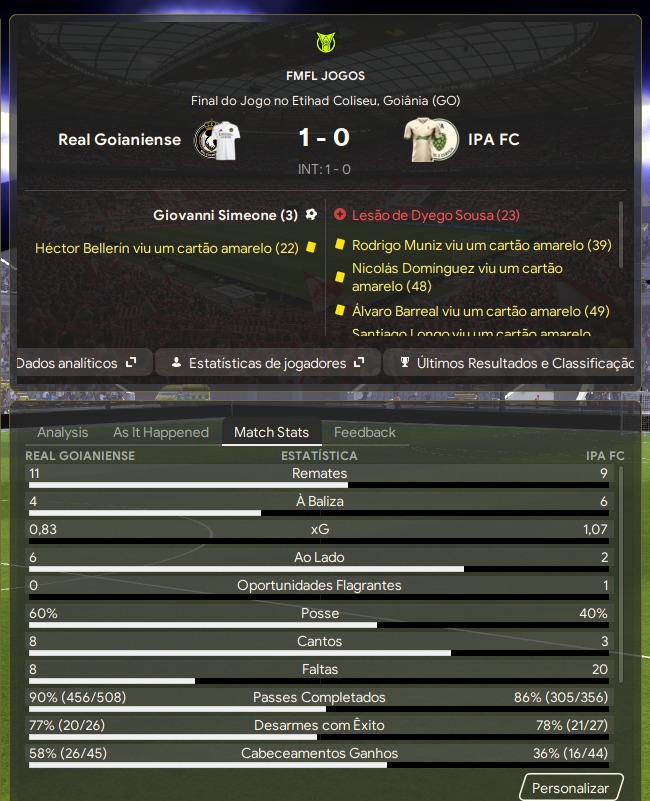Screen dimensions: 650x801
Task: Click the Personalizar button
Action: [570, 788]
